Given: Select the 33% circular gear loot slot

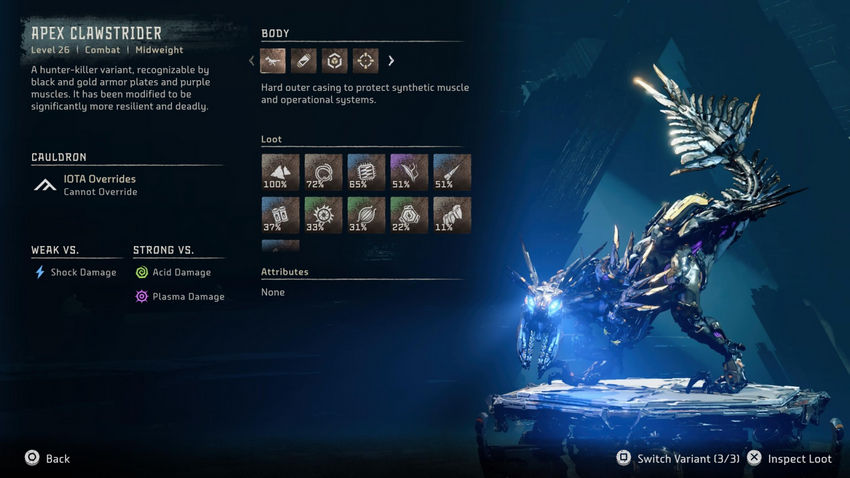Looking at the screenshot, I should [x=323, y=215].
